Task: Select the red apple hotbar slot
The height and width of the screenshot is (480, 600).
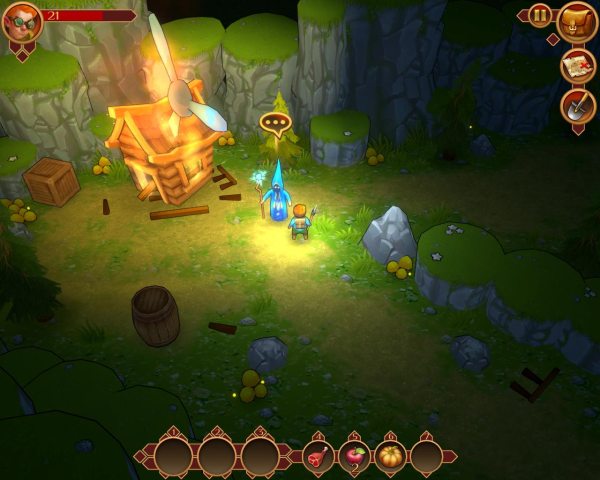Action: pyautogui.click(x=355, y=457)
